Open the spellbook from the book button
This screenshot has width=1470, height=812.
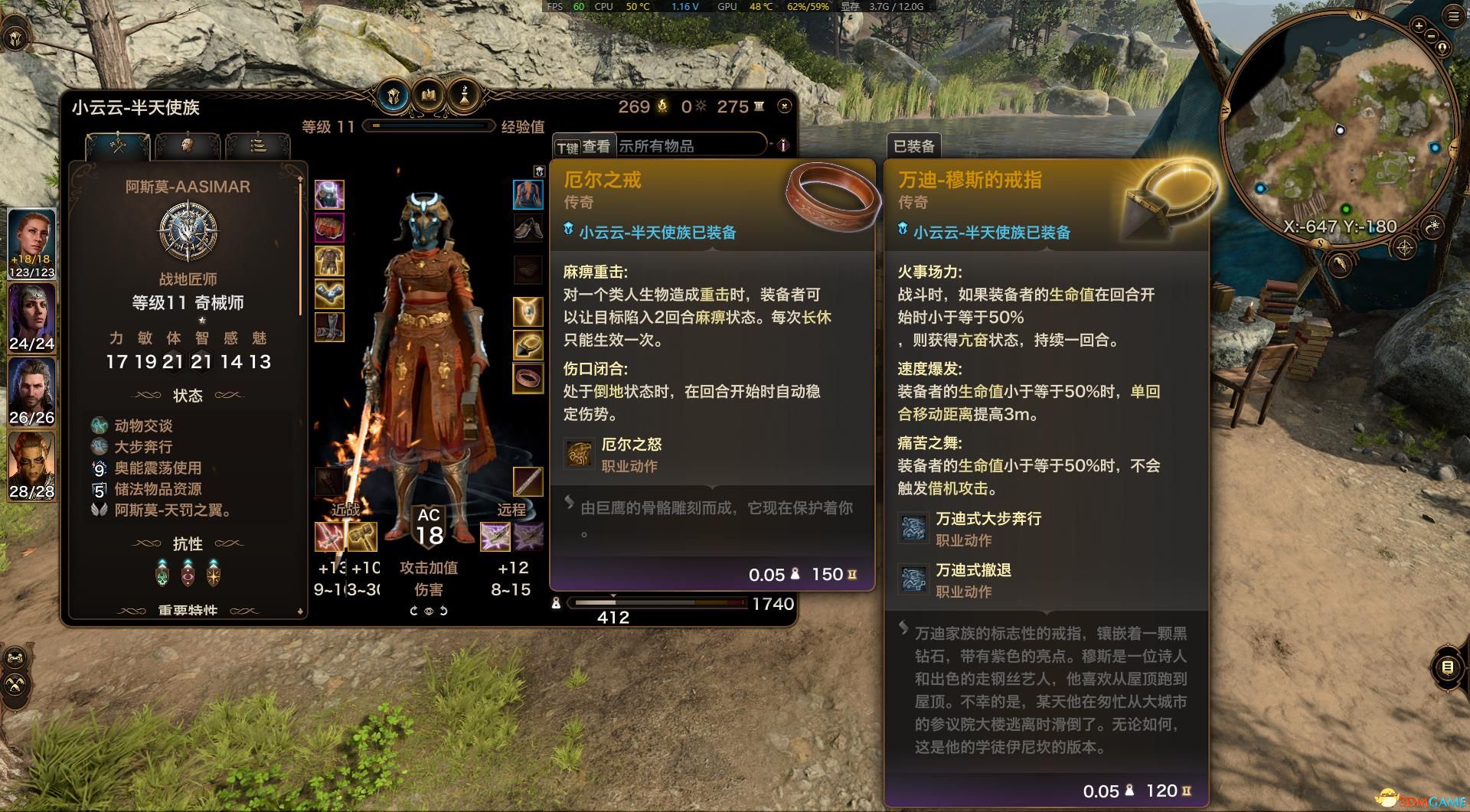point(429,96)
